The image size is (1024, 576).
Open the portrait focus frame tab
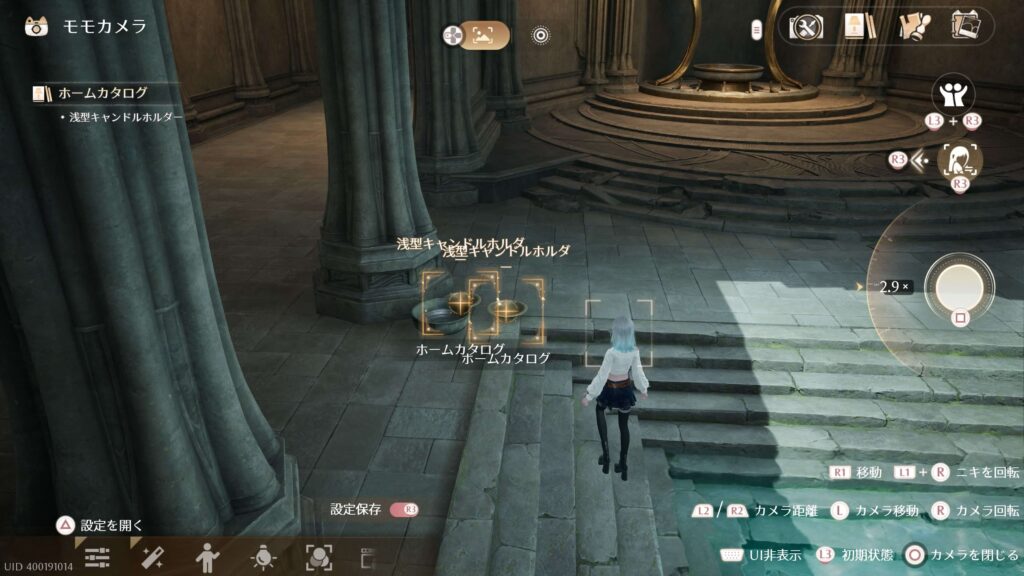[x=318, y=557]
